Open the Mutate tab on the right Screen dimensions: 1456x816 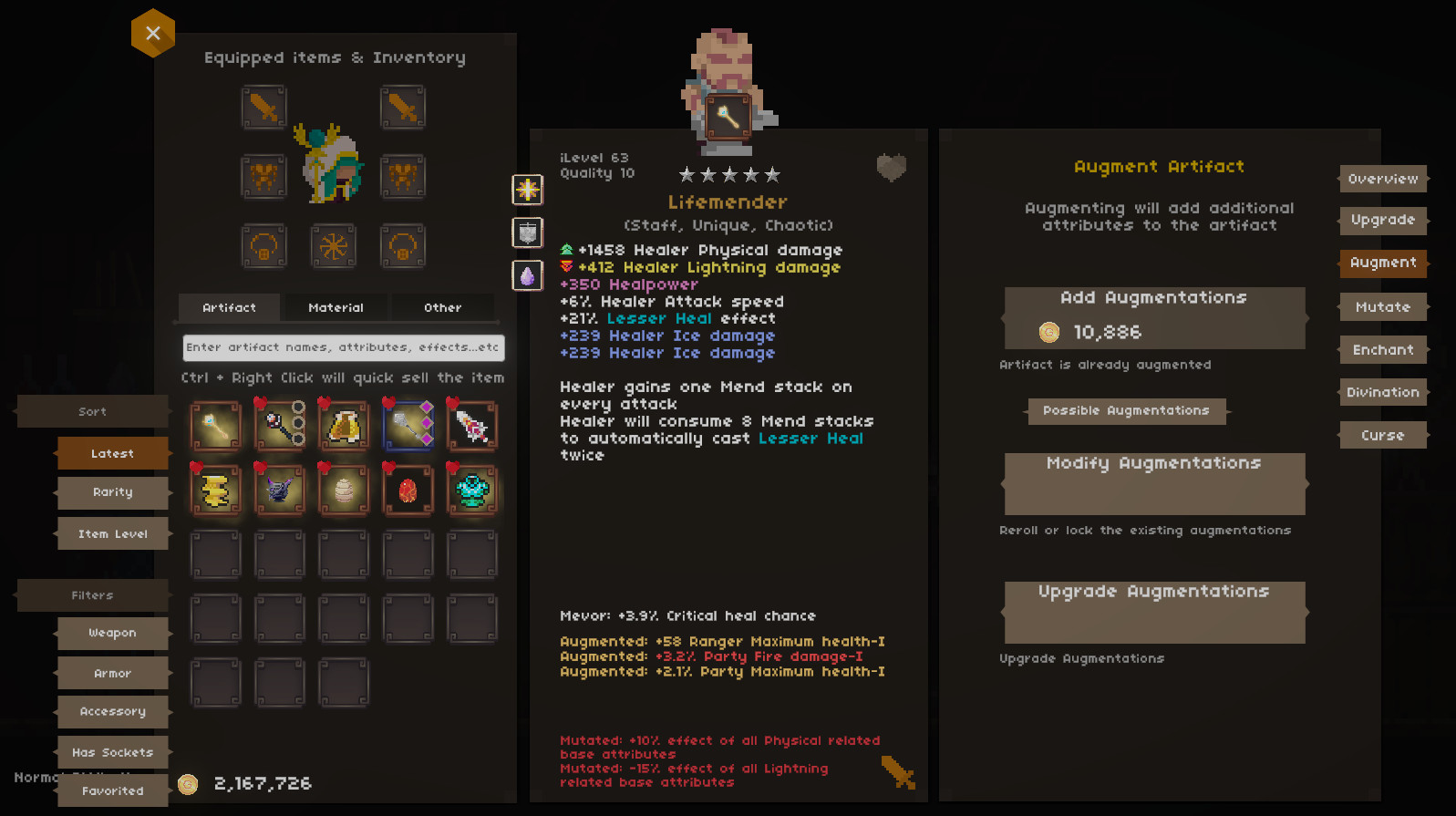tap(1382, 306)
